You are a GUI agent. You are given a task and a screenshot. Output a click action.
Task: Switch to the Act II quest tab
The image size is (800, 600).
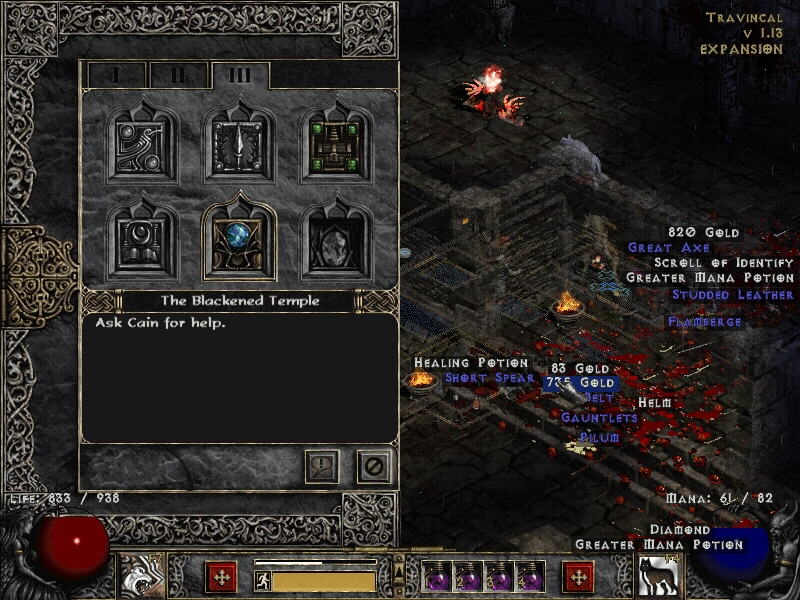178,75
